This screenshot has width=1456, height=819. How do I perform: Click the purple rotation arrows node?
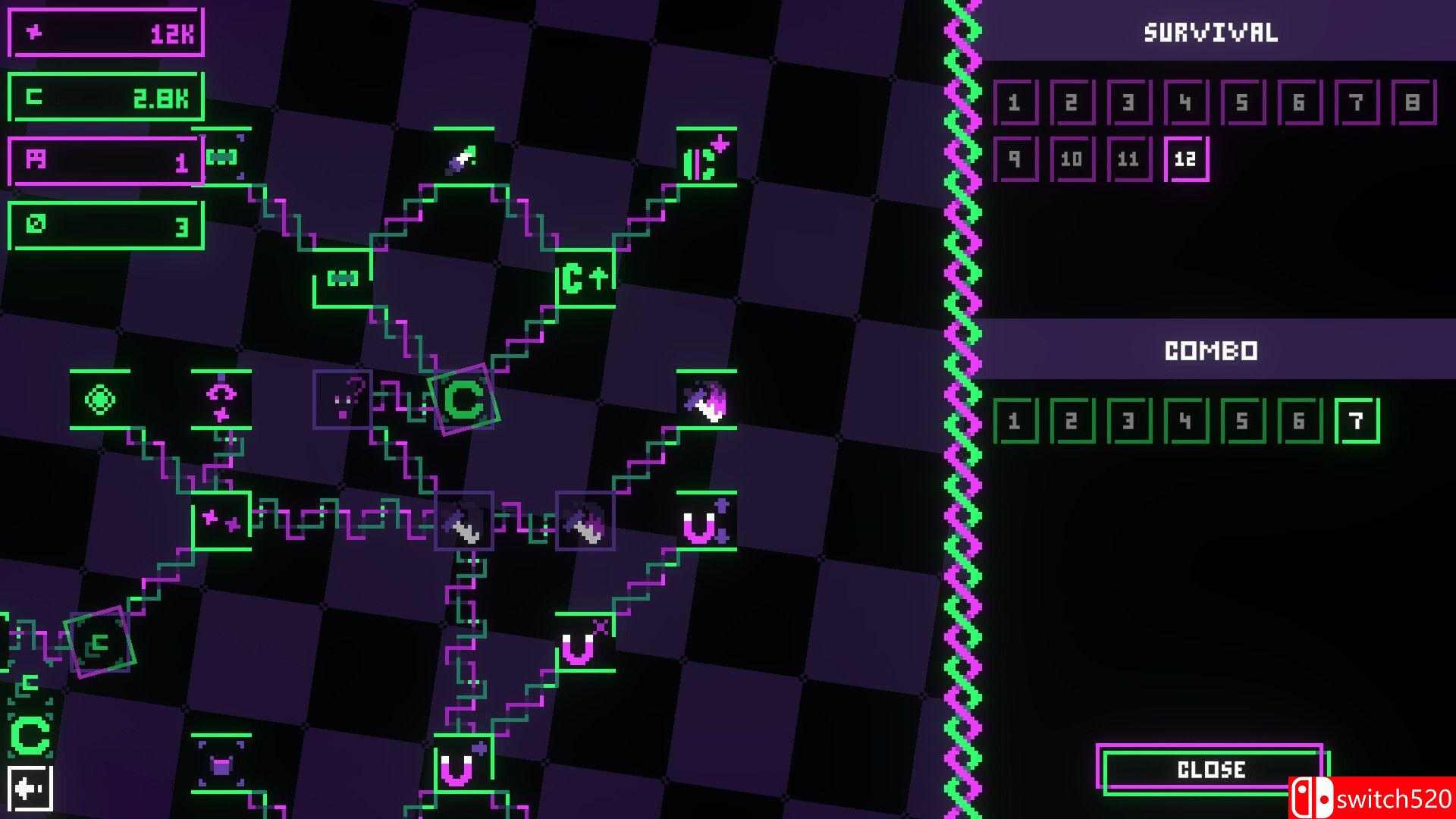click(x=222, y=400)
